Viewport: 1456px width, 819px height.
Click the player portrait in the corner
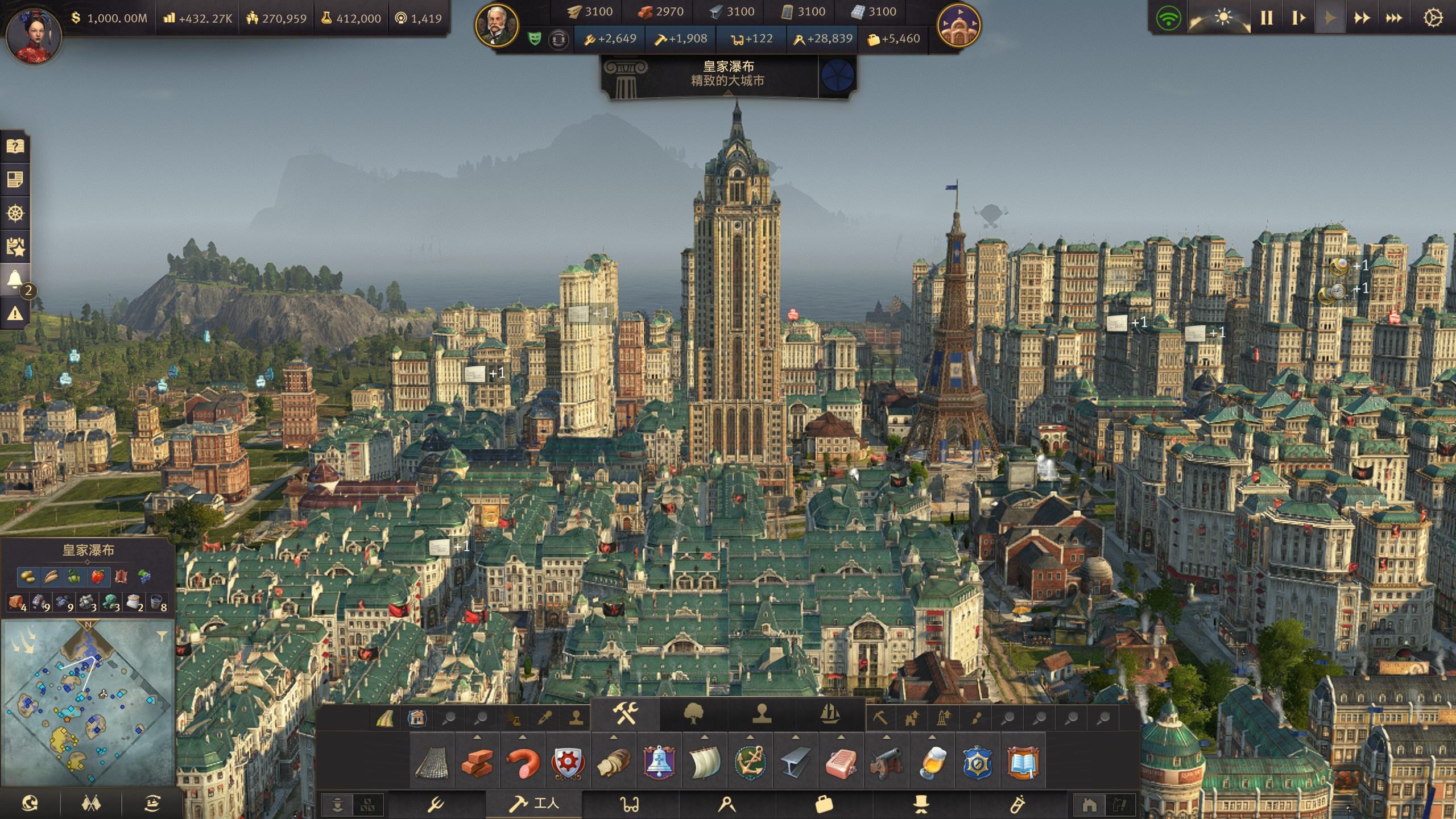tap(33, 35)
